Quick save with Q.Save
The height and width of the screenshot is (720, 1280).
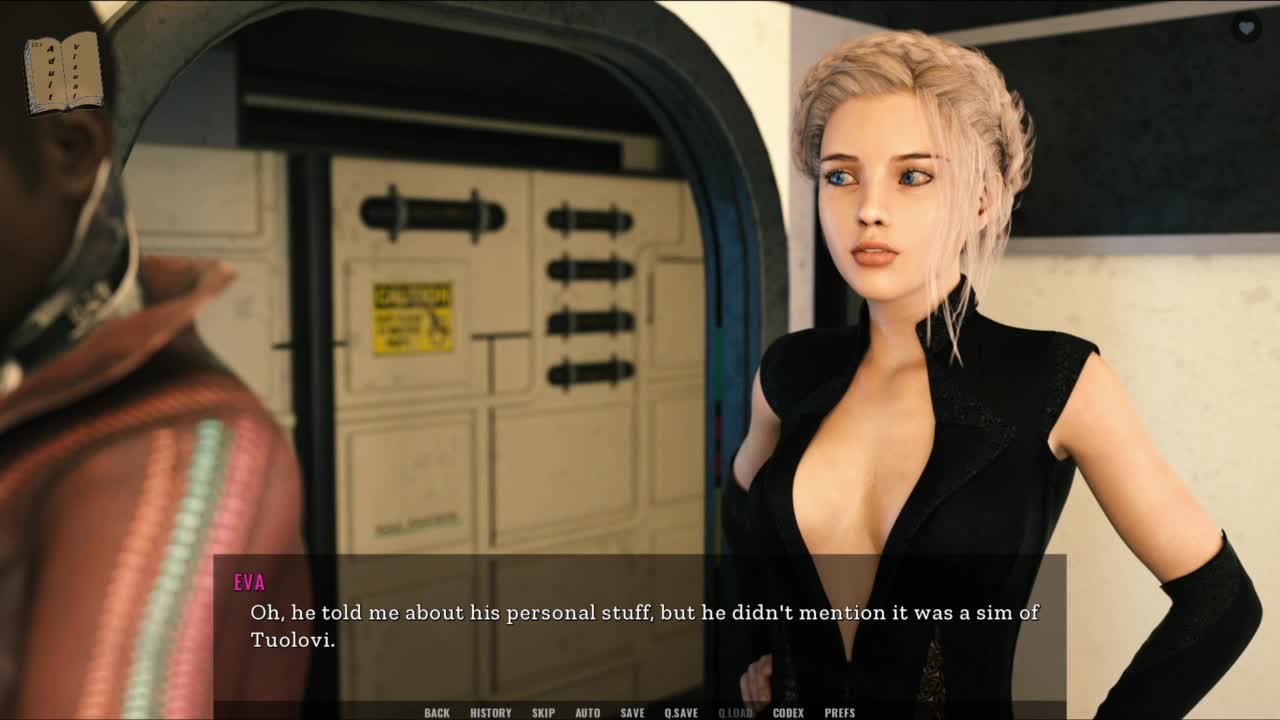[x=681, y=713]
